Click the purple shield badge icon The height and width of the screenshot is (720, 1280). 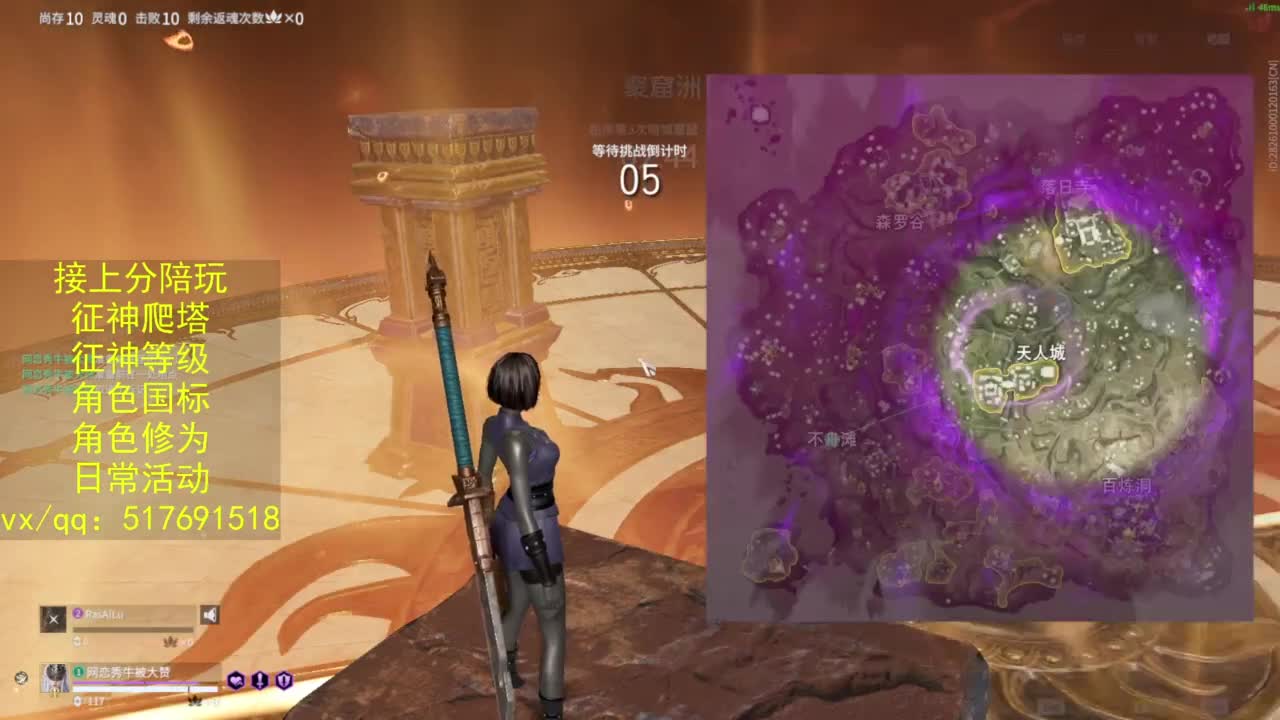pyautogui.click(x=284, y=680)
